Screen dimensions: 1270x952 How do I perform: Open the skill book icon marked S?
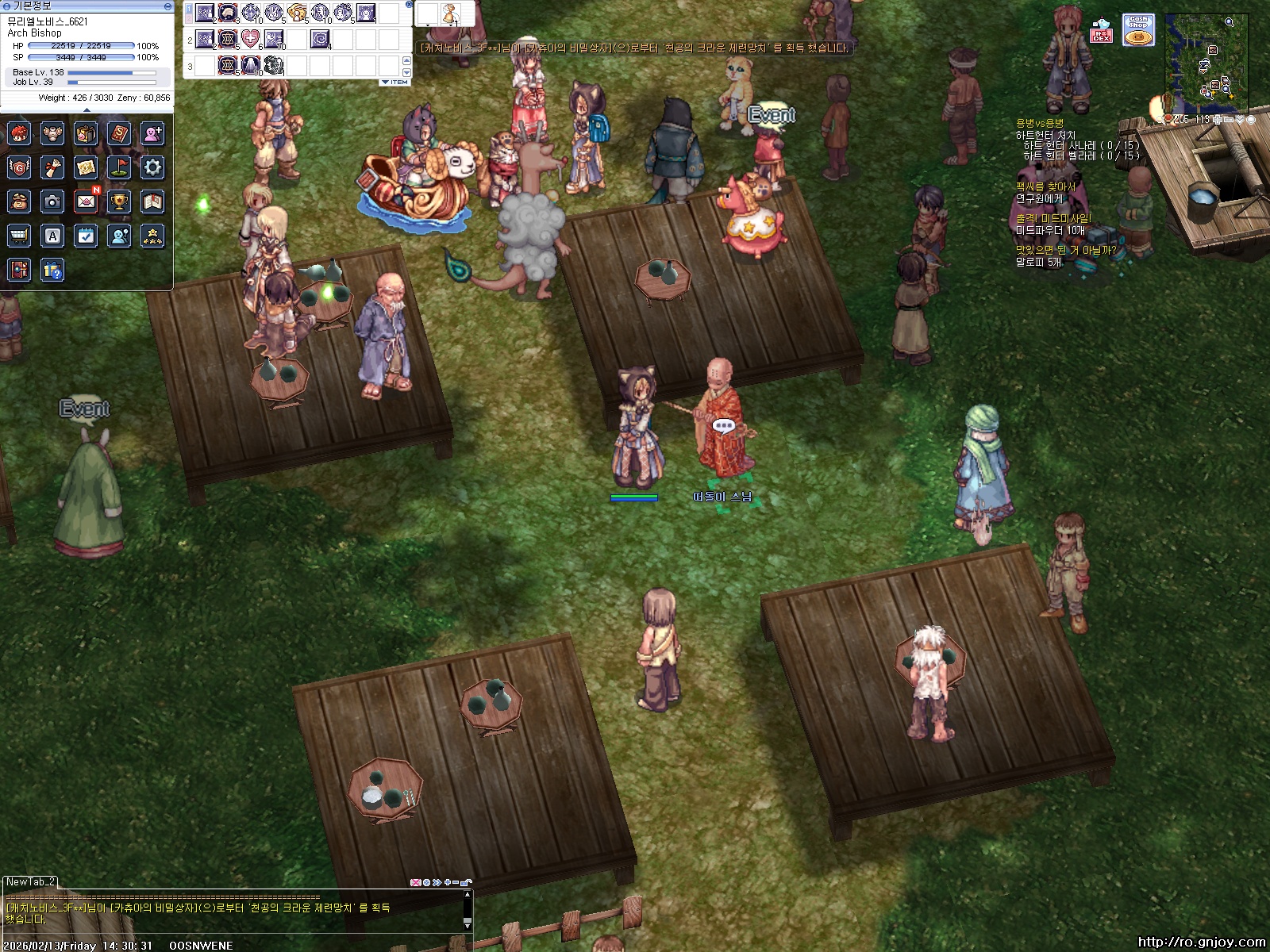pyautogui.click(x=119, y=133)
